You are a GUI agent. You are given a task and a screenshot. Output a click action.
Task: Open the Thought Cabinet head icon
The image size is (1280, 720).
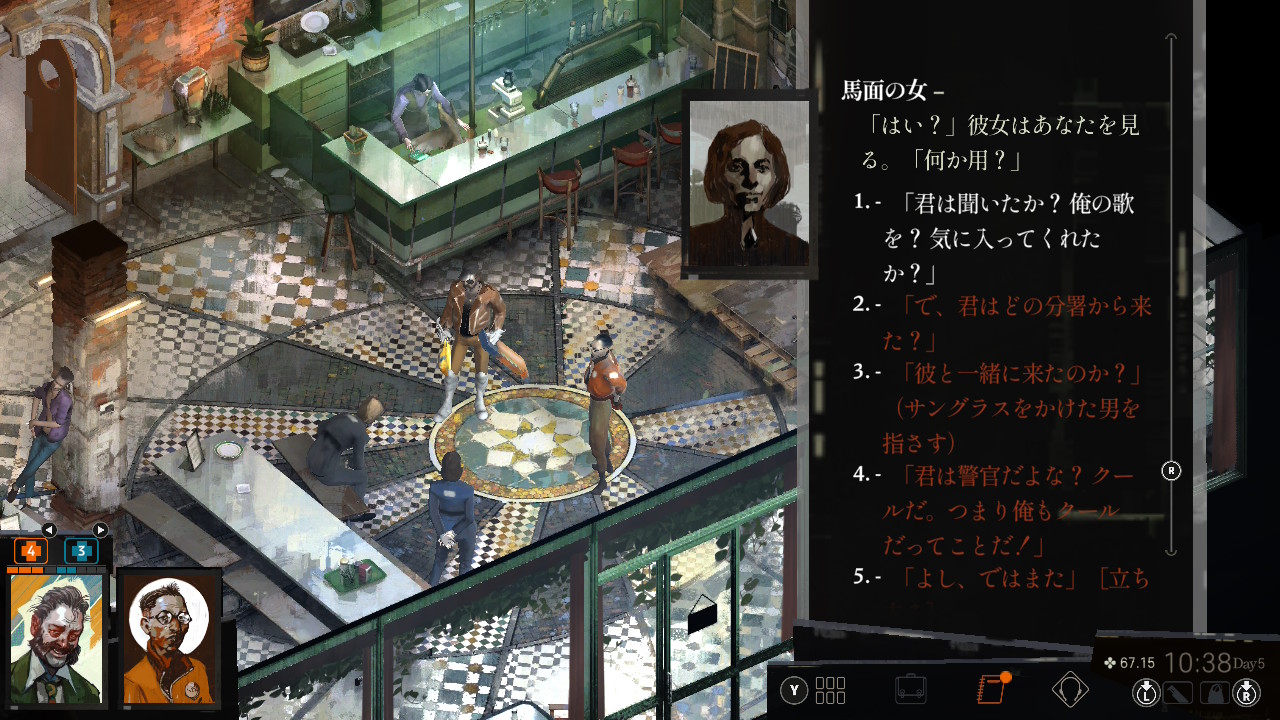pos(1070,690)
